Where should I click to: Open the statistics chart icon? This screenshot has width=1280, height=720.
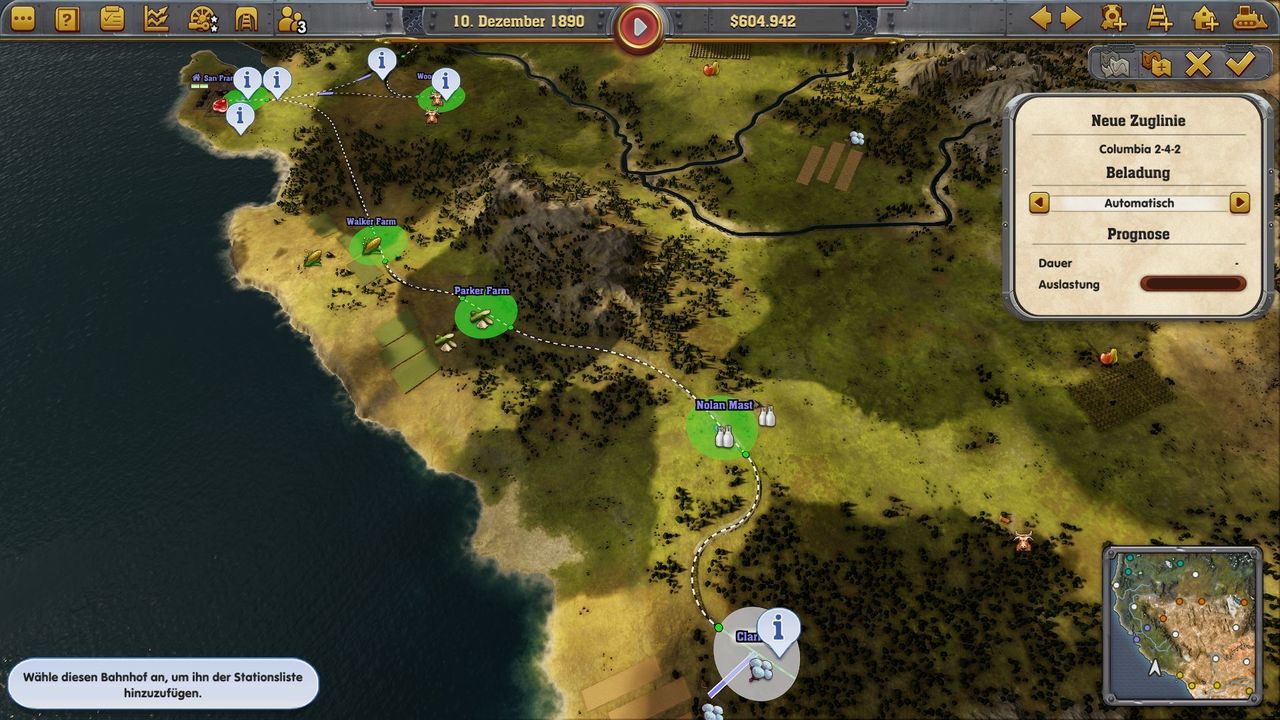(x=156, y=18)
